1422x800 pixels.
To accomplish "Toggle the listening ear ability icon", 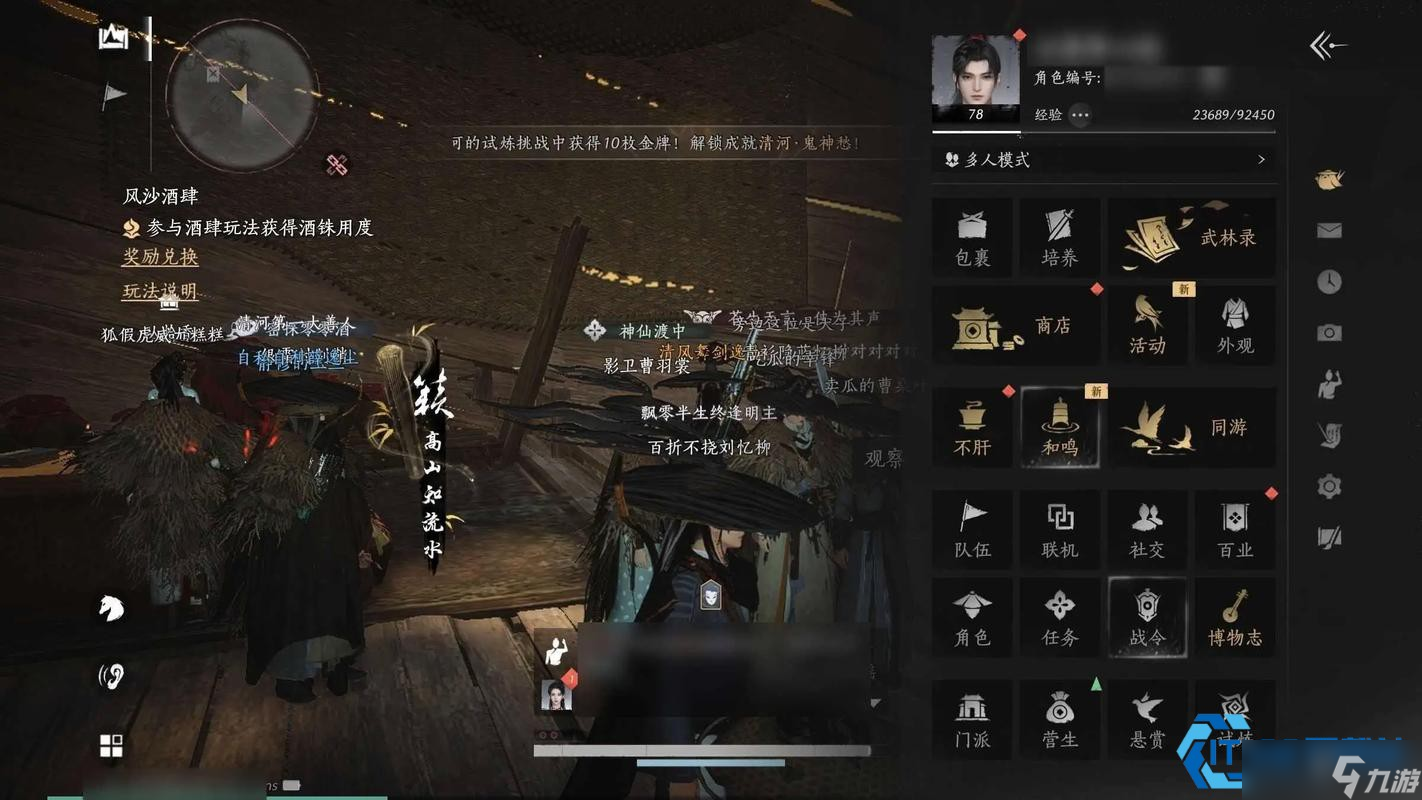I will tap(110, 675).
